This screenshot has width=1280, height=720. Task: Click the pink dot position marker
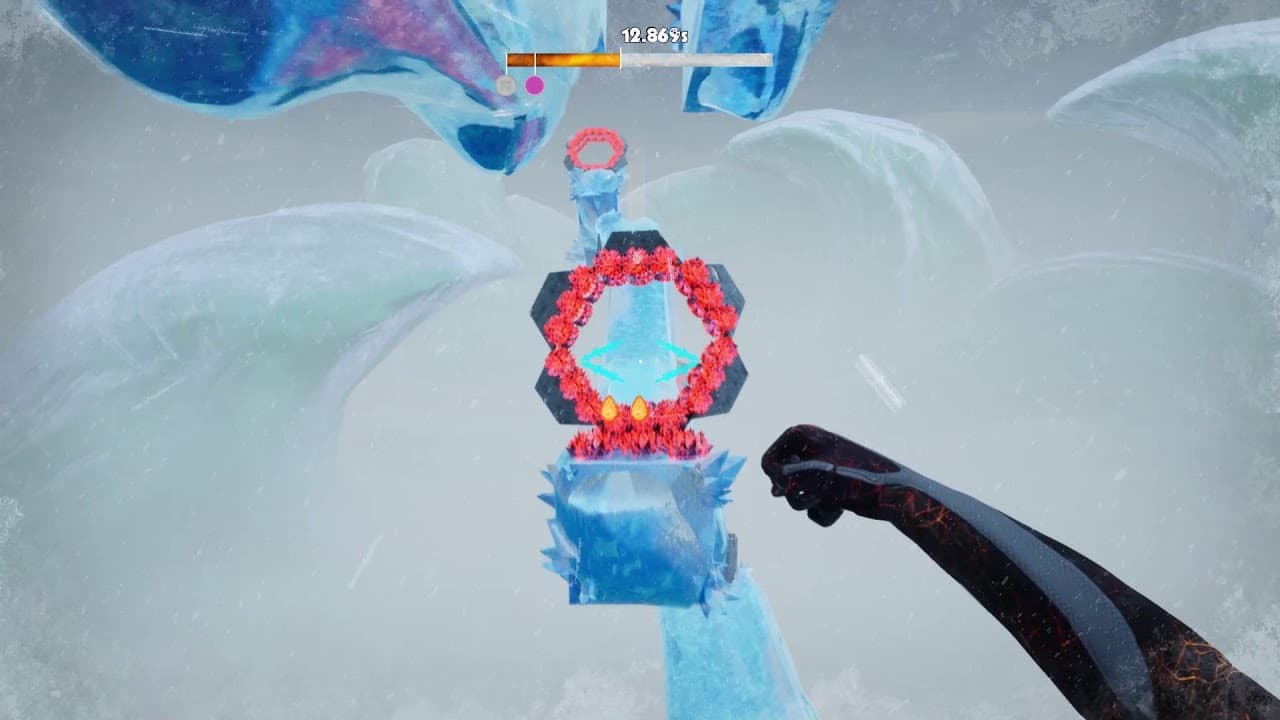click(x=534, y=84)
